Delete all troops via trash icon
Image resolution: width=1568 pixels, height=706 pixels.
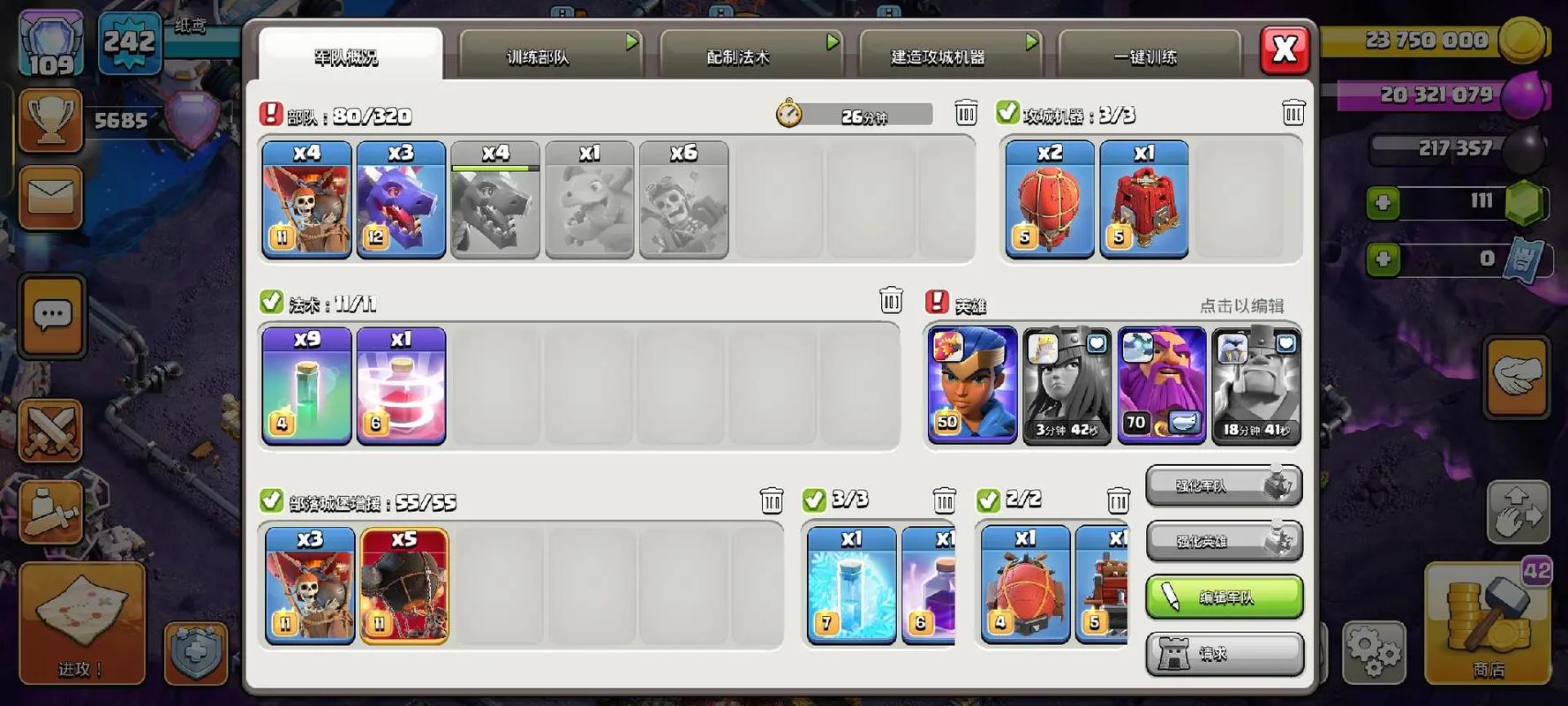tap(967, 114)
